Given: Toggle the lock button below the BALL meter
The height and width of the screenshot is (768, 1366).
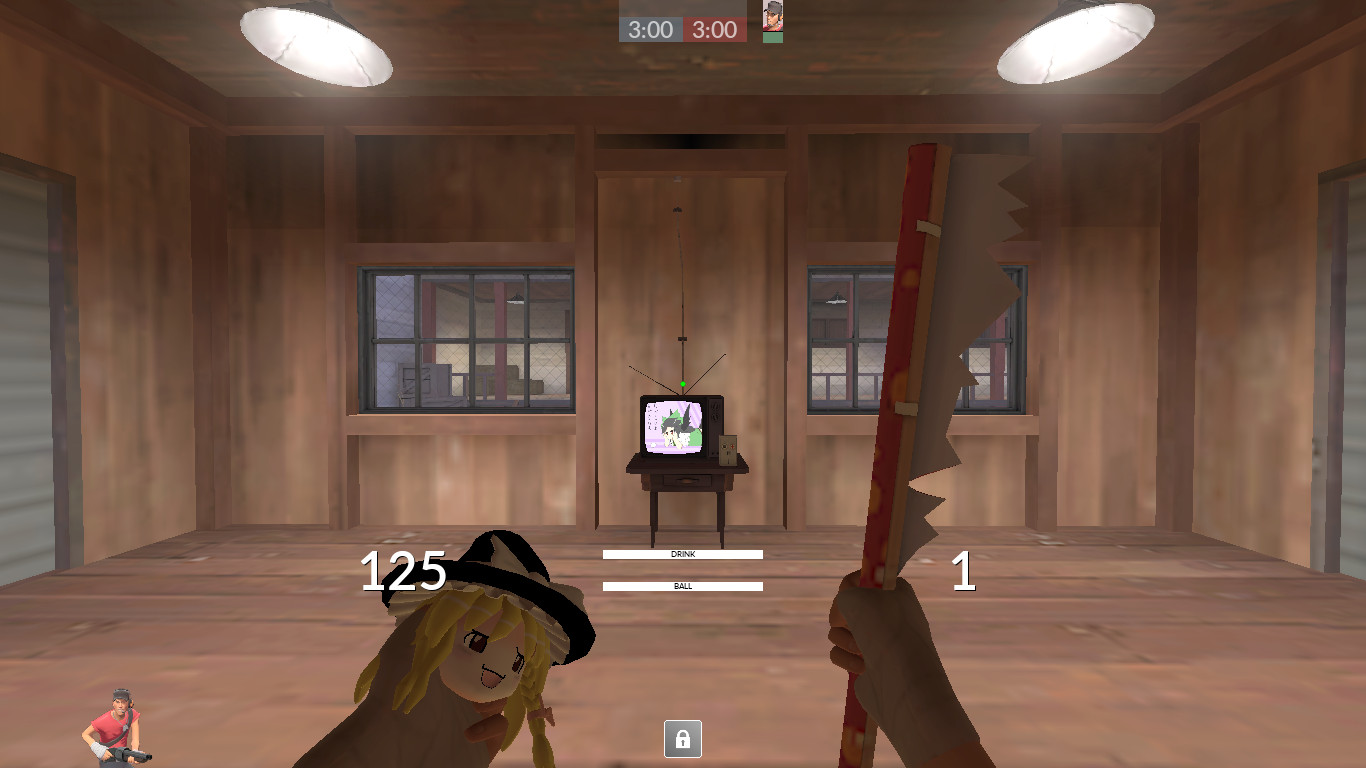Looking at the screenshot, I should pyautogui.click(x=683, y=740).
